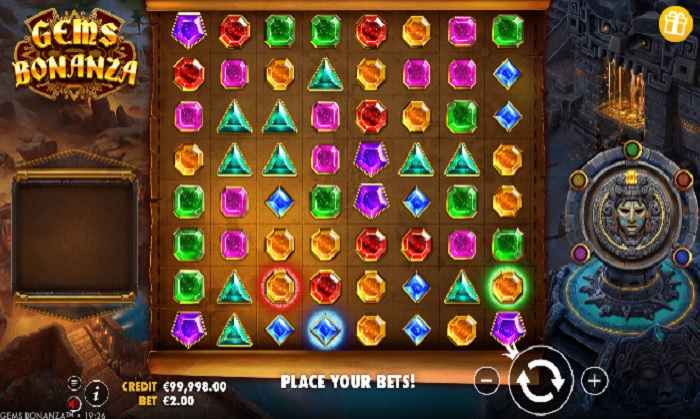Decrease the bet with the minus button
The width and height of the screenshot is (700, 419).
(485, 380)
